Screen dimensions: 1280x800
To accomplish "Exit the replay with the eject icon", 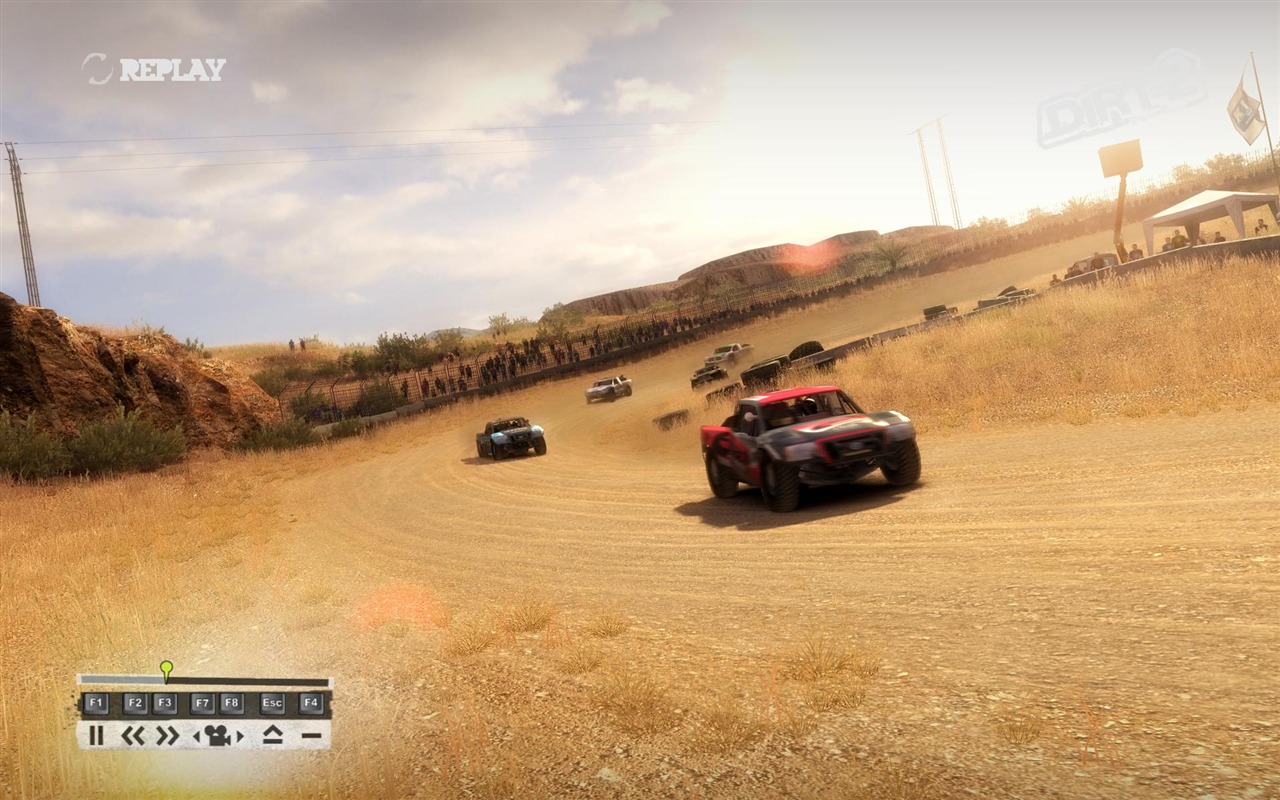I will pyautogui.click(x=272, y=736).
